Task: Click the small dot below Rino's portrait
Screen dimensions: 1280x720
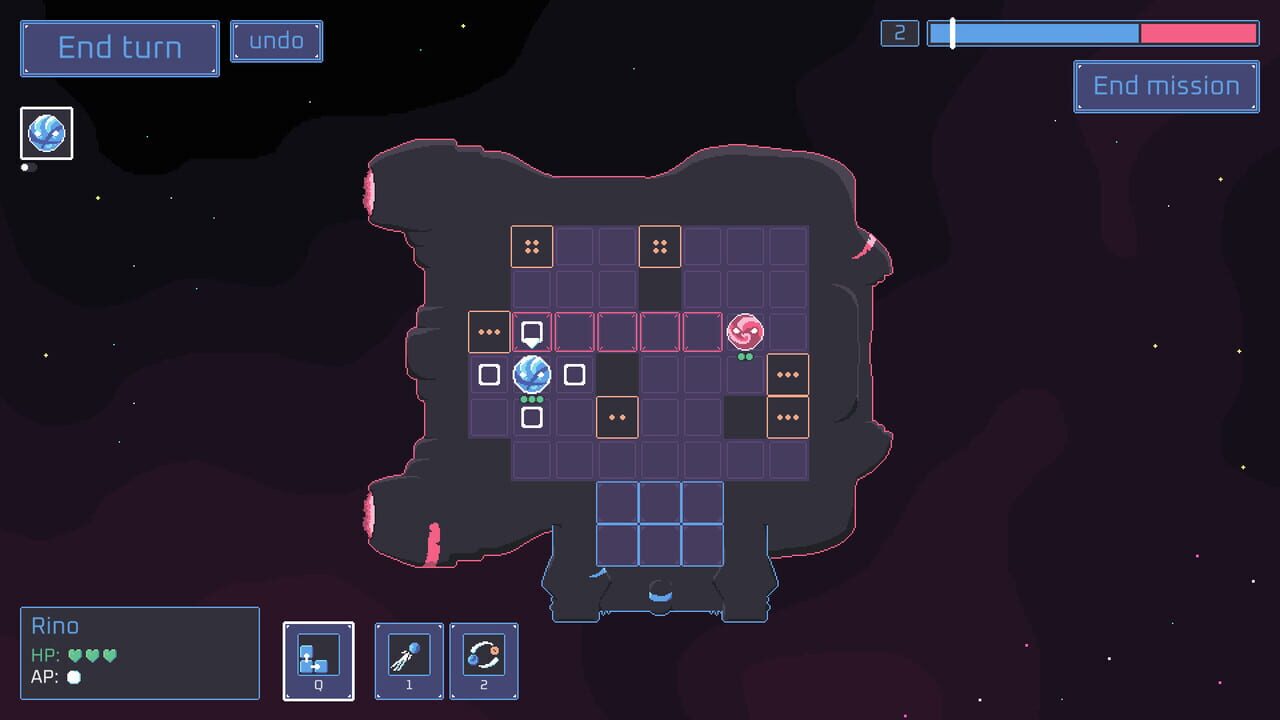Action: pos(25,166)
